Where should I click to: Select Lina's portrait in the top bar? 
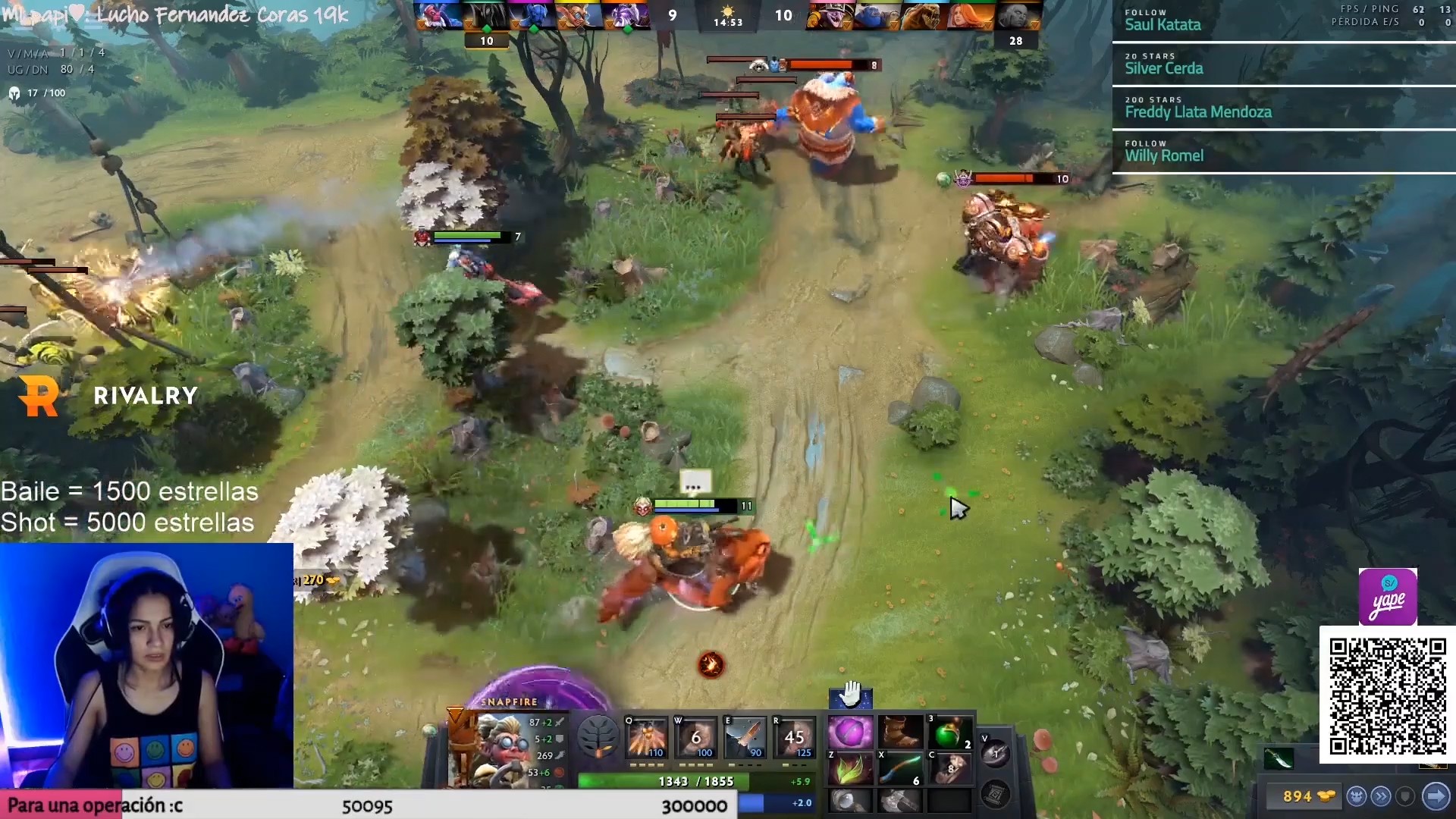971,15
